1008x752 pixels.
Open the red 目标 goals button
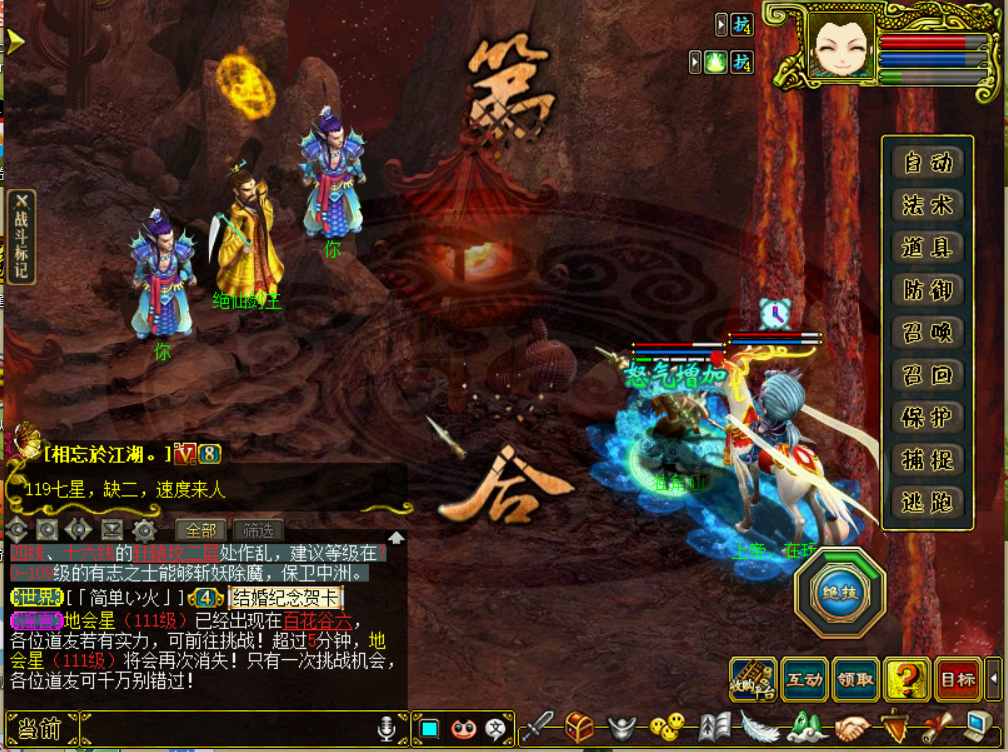tap(958, 679)
